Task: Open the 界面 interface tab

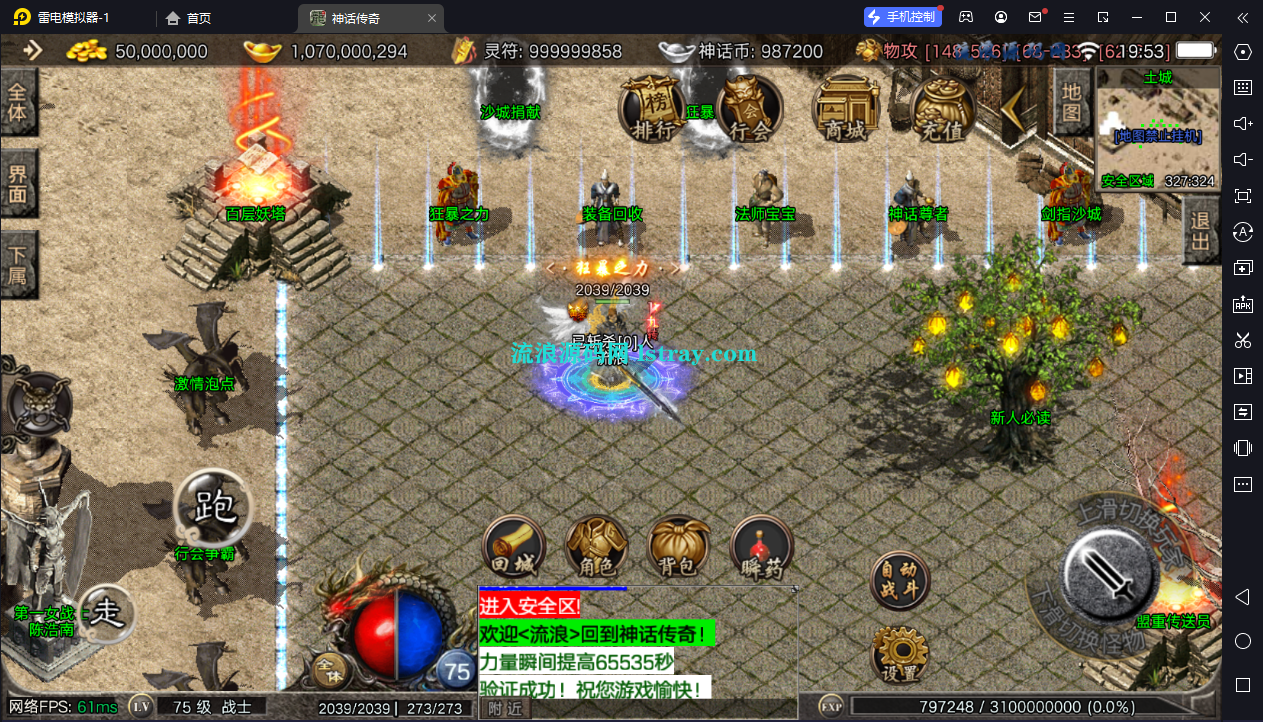Action: (x=18, y=183)
